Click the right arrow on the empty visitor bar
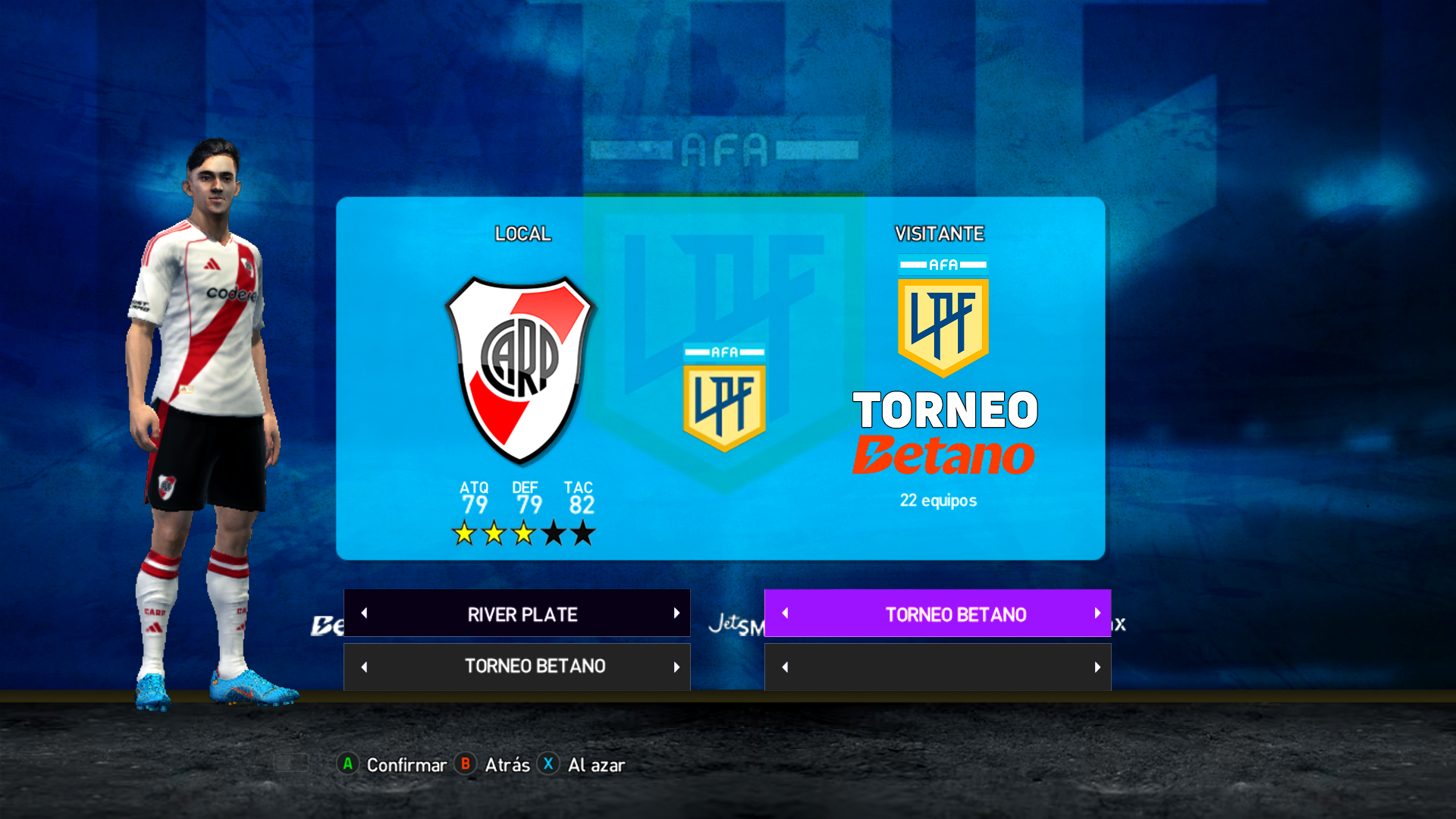Viewport: 1456px width, 819px height. (1097, 667)
